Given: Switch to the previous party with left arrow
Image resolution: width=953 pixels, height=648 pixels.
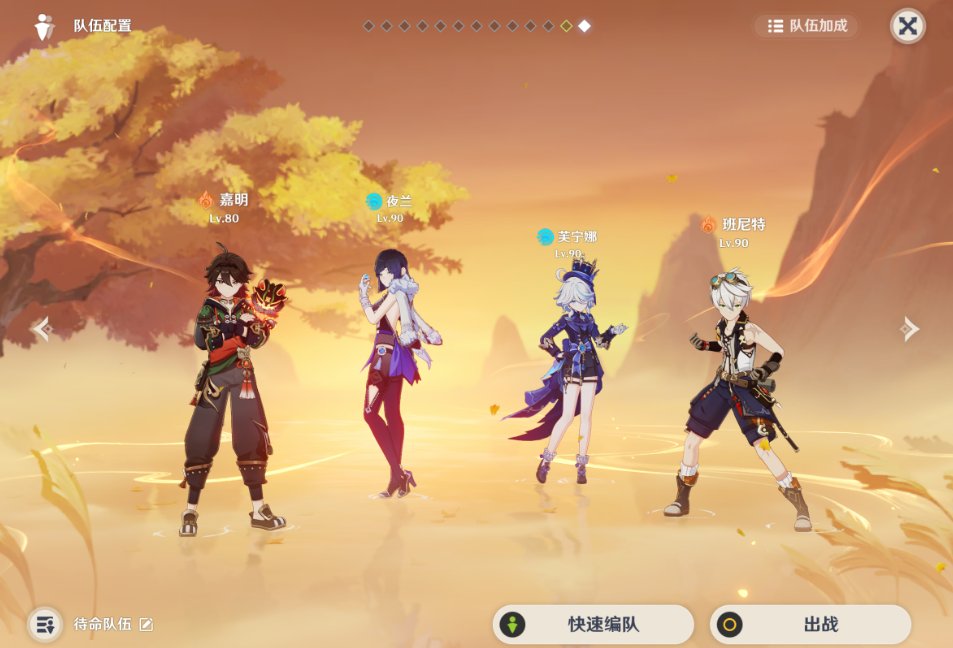Looking at the screenshot, I should [41, 328].
